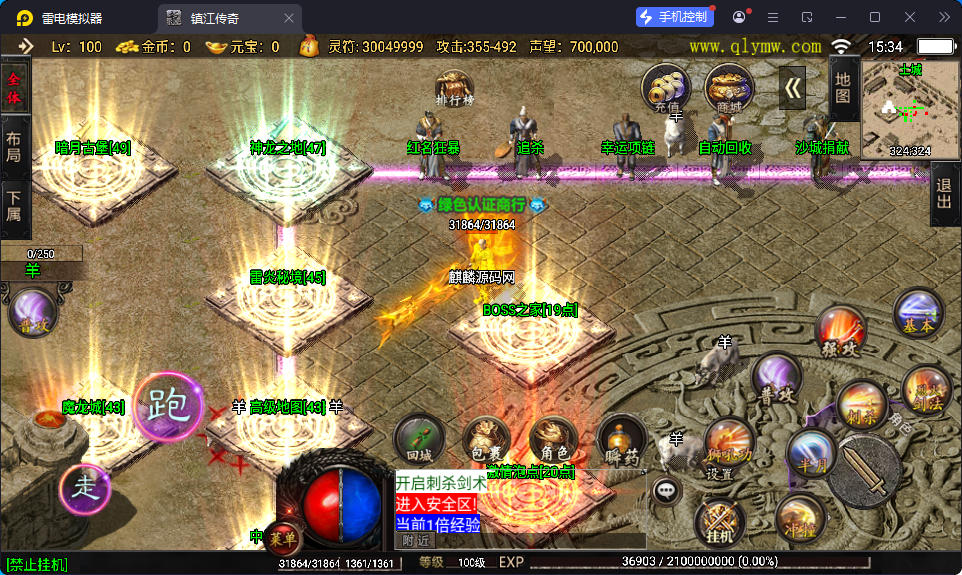The height and width of the screenshot is (575, 962).
Task: Open the 菜单 menu button
Action: (283, 538)
